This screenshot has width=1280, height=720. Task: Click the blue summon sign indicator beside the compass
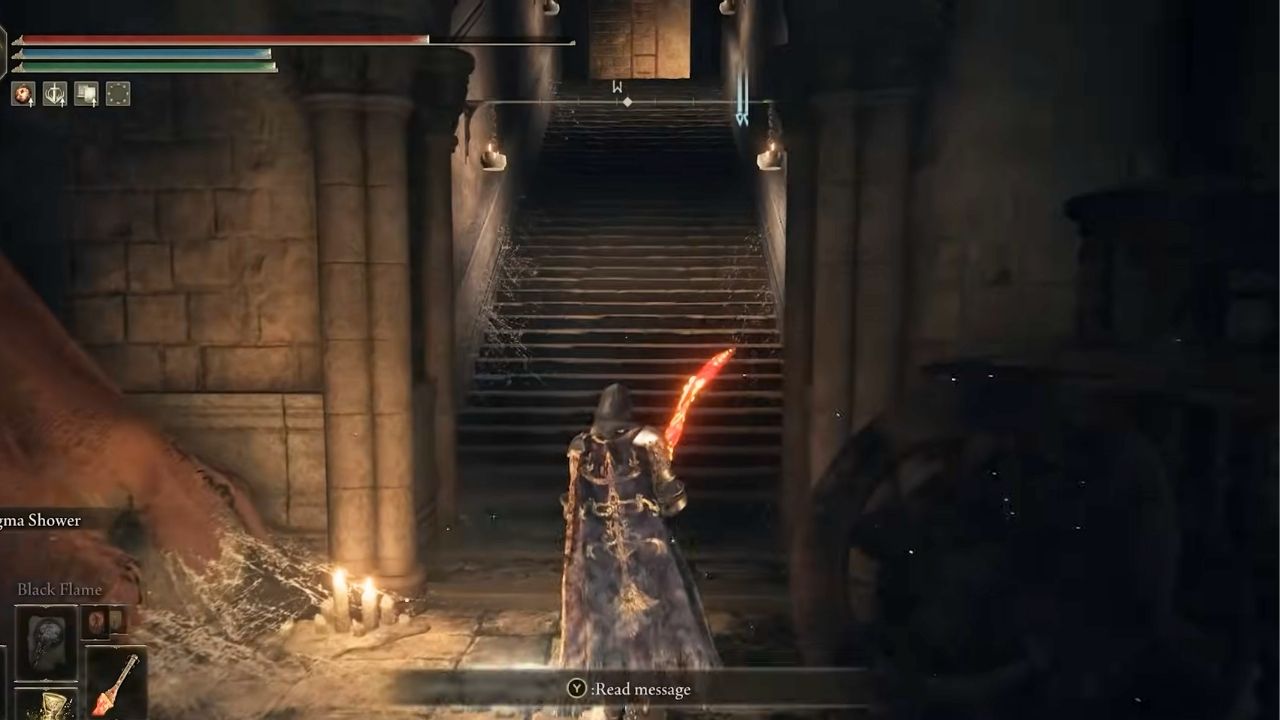coord(741,98)
